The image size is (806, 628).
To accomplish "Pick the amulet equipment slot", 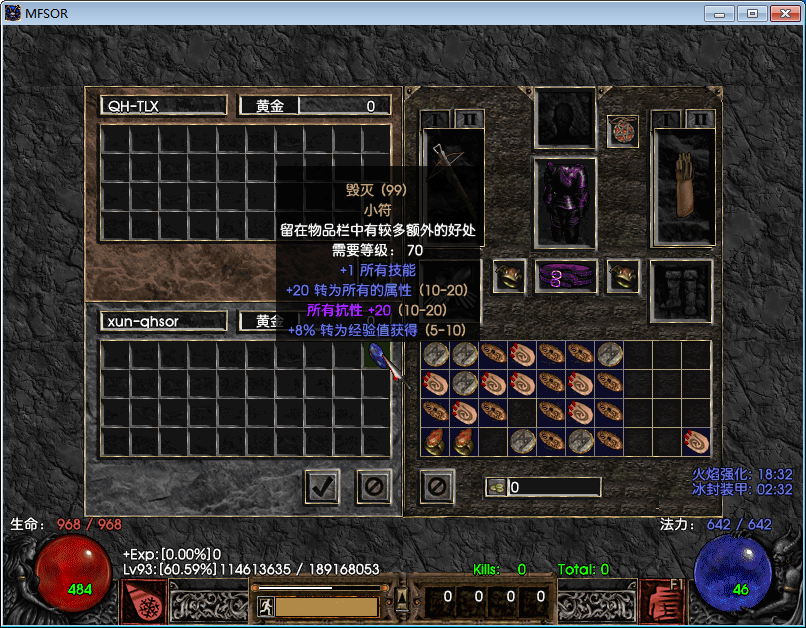I will [x=623, y=130].
